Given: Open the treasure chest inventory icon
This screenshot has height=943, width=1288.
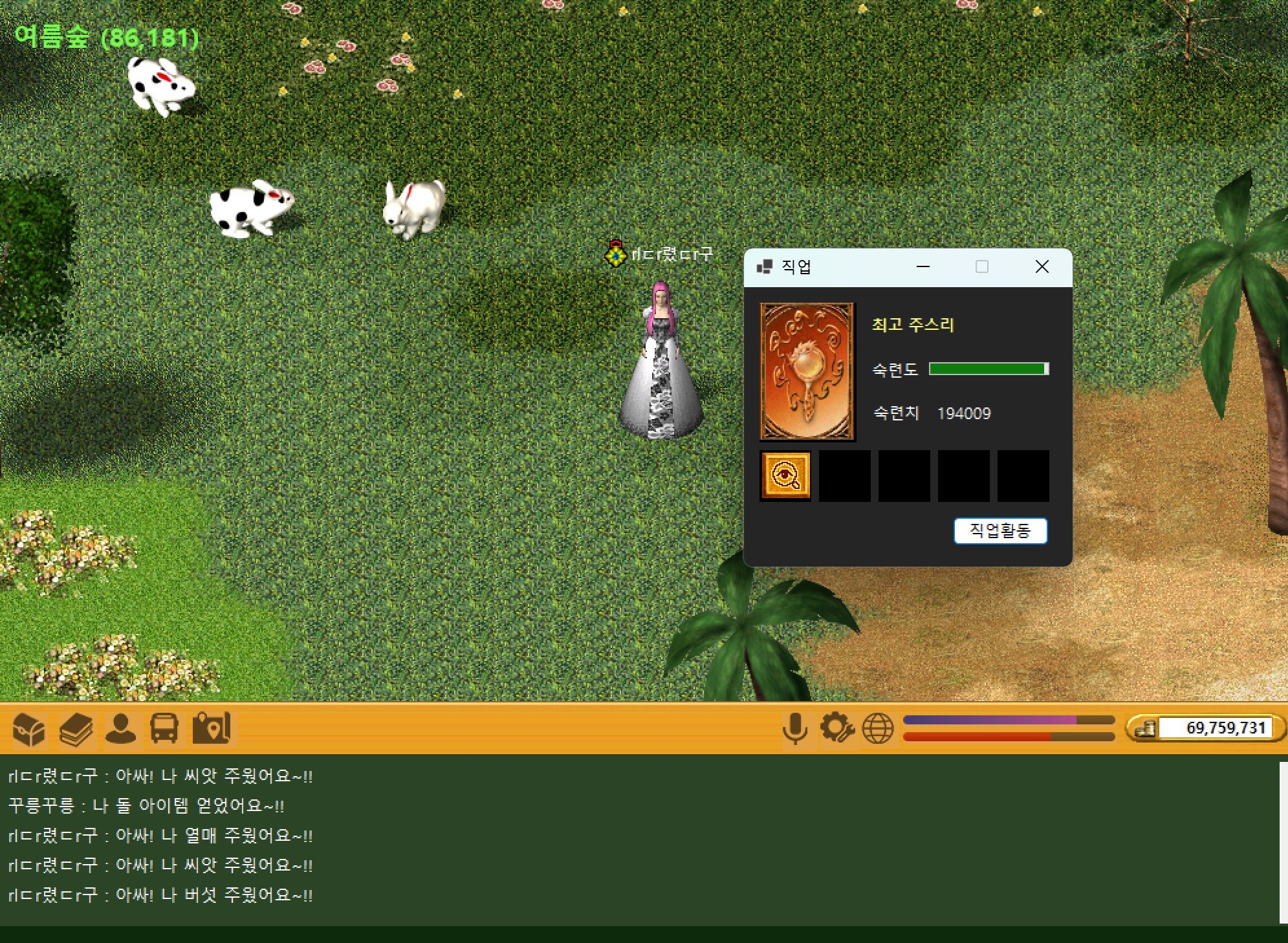Looking at the screenshot, I should click(29, 729).
